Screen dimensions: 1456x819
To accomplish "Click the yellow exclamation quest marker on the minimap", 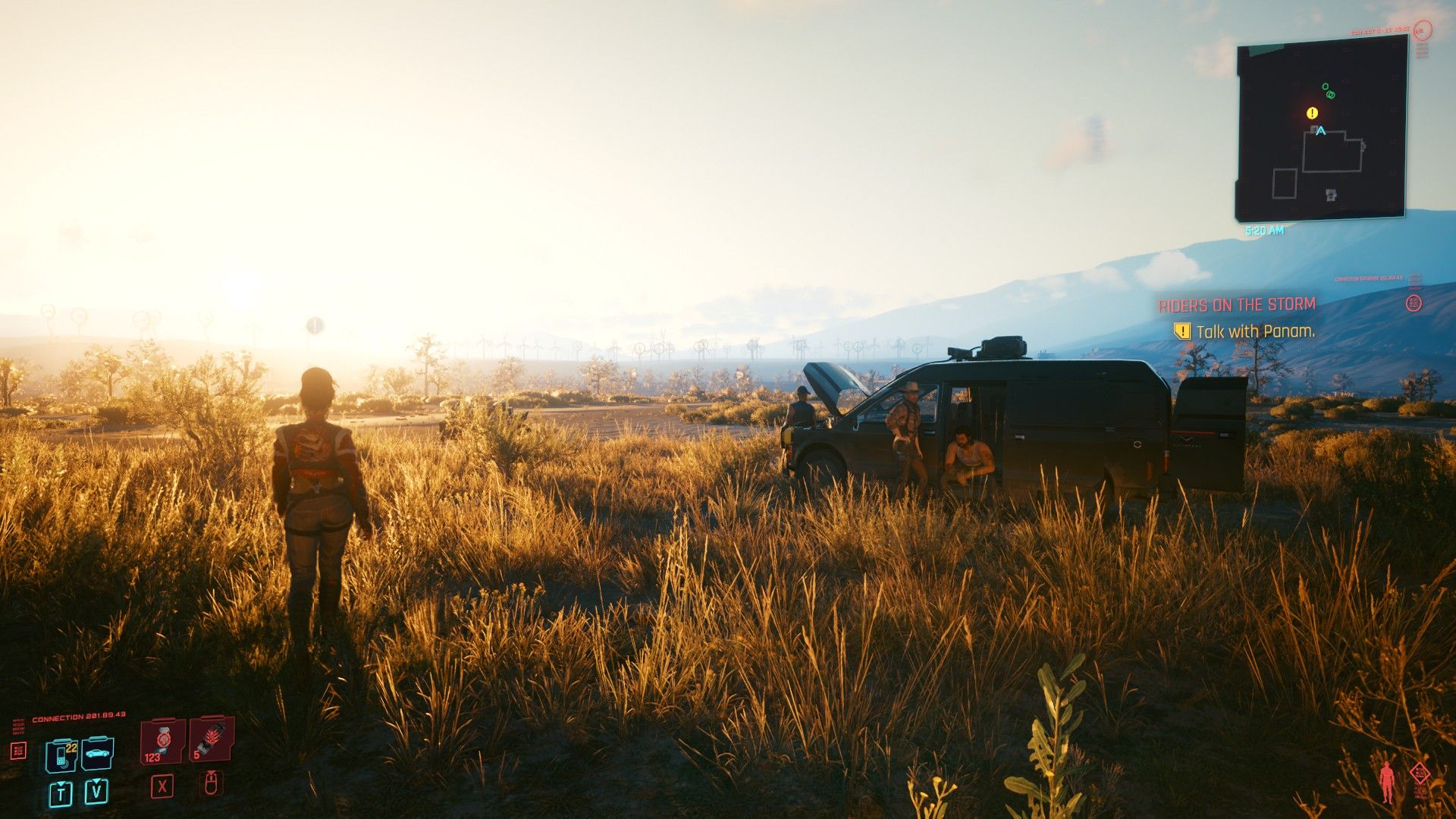I will pyautogui.click(x=1311, y=112).
